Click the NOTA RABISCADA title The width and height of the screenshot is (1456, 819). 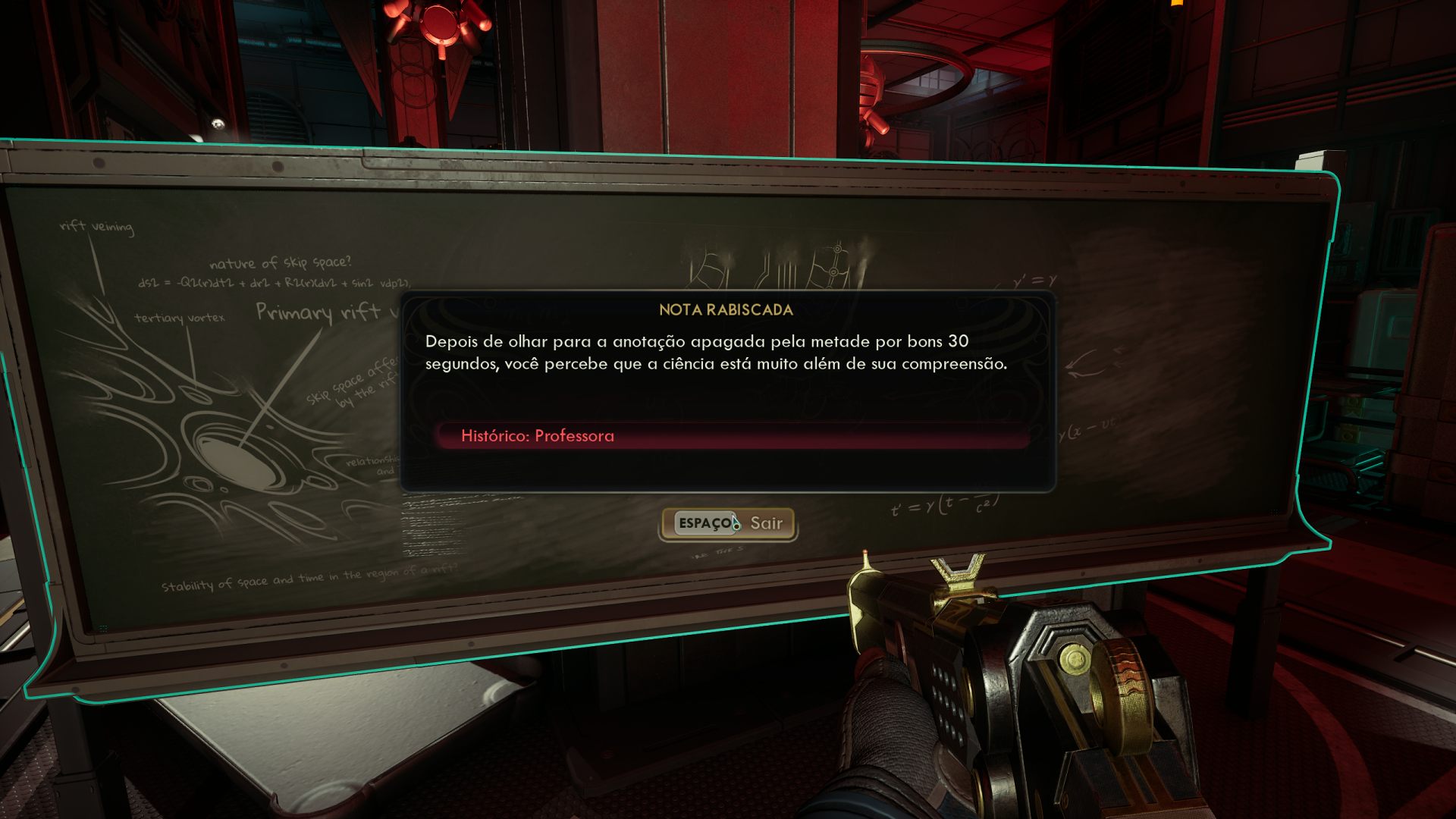point(725,309)
